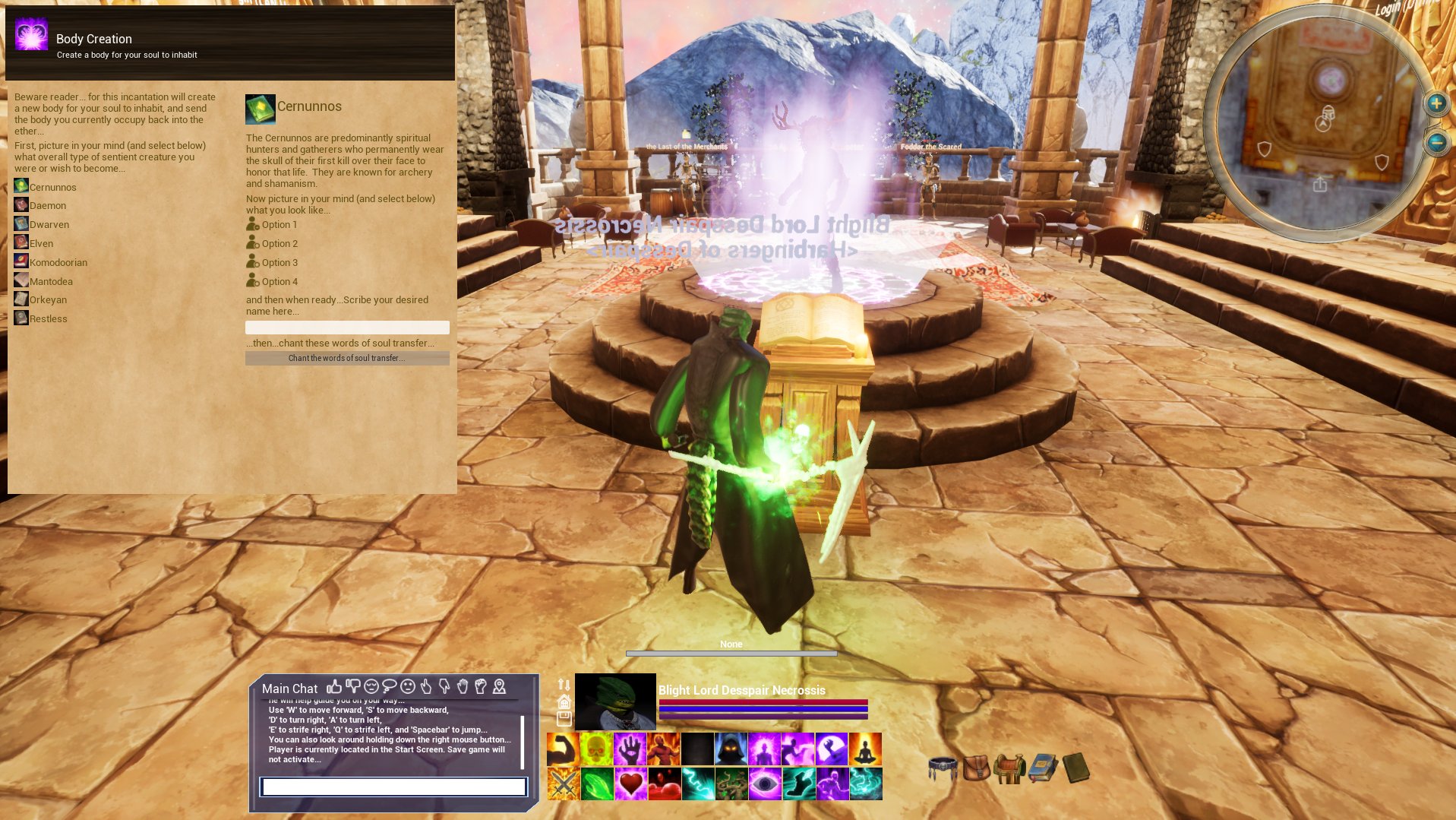Select the purple eye ability
This screenshot has width=1456, height=820.
click(764, 784)
